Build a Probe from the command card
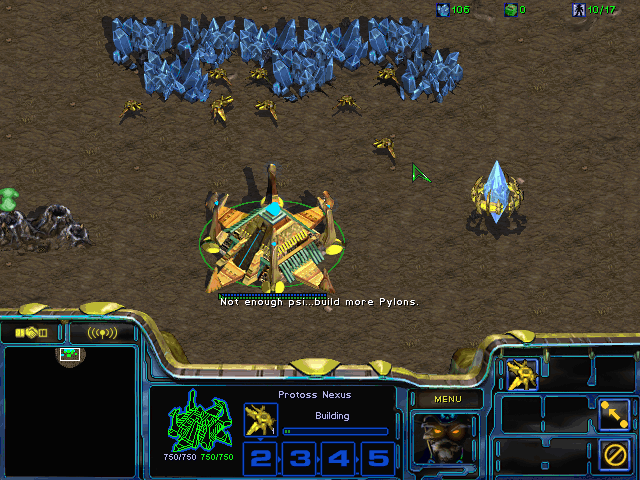Screen dimensions: 640x480 (522, 374)
